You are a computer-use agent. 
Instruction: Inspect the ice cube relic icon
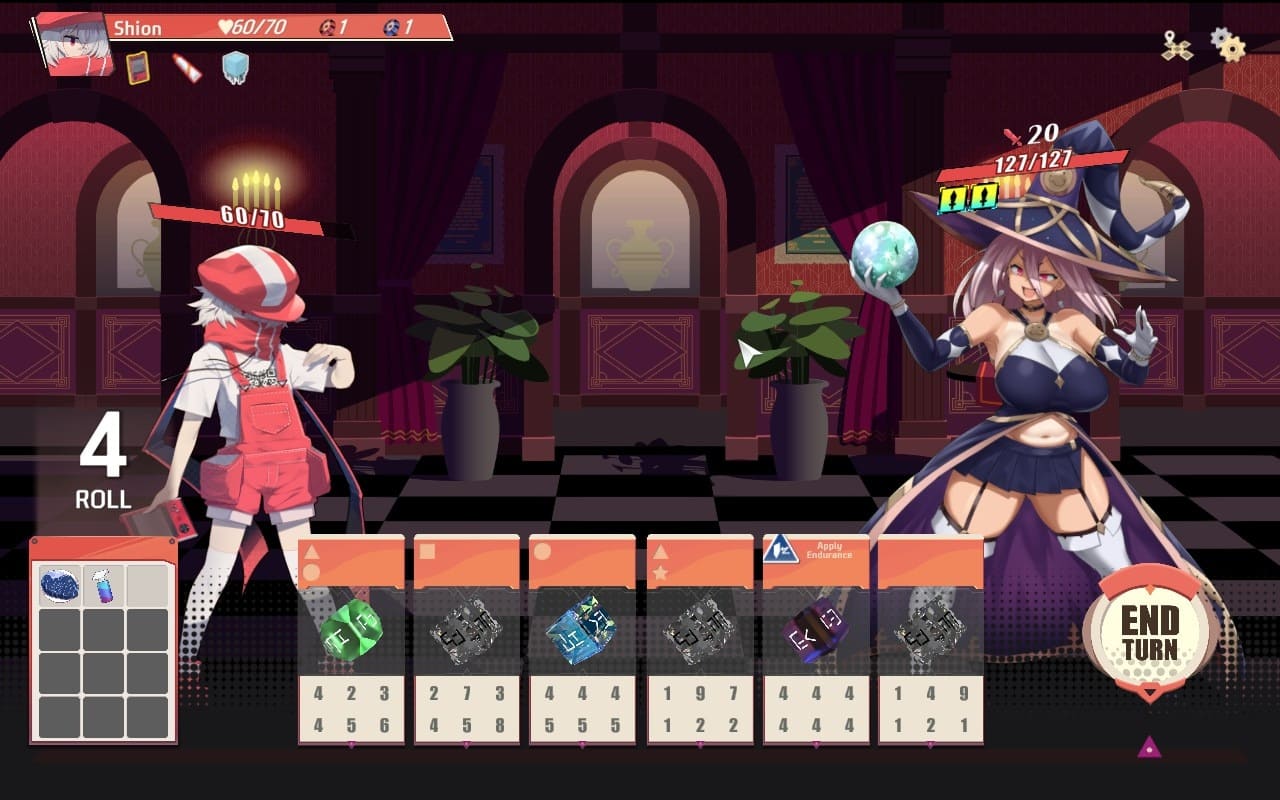pos(235,68)
